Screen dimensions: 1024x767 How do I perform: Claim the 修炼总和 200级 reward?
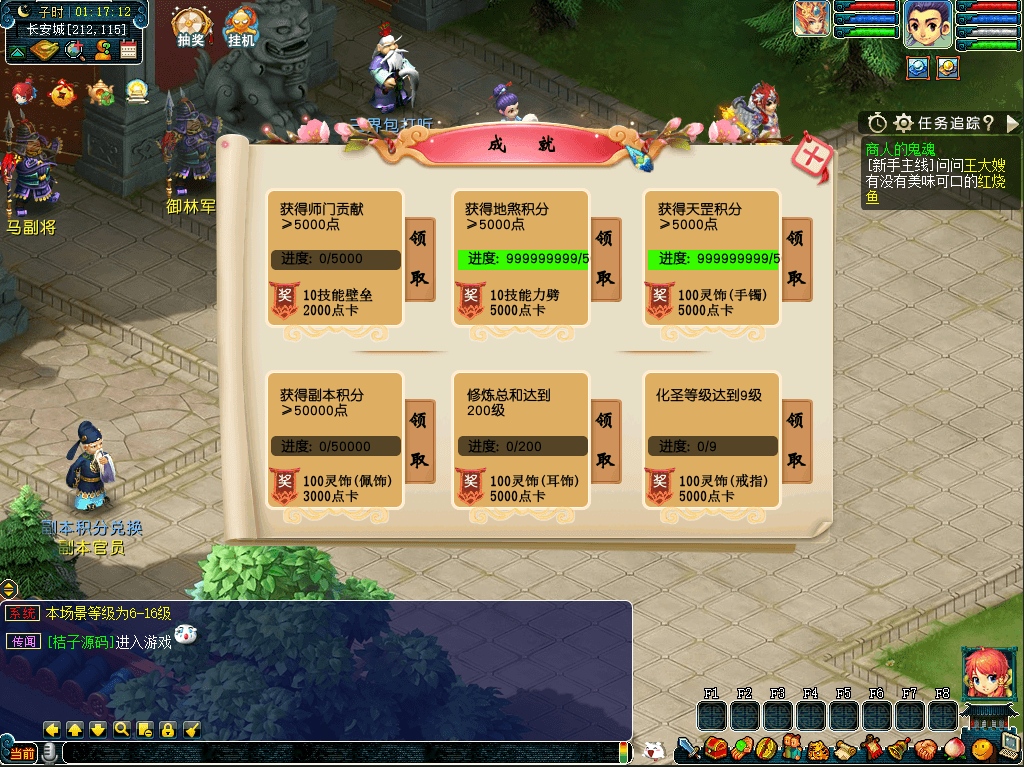(606, 441)
